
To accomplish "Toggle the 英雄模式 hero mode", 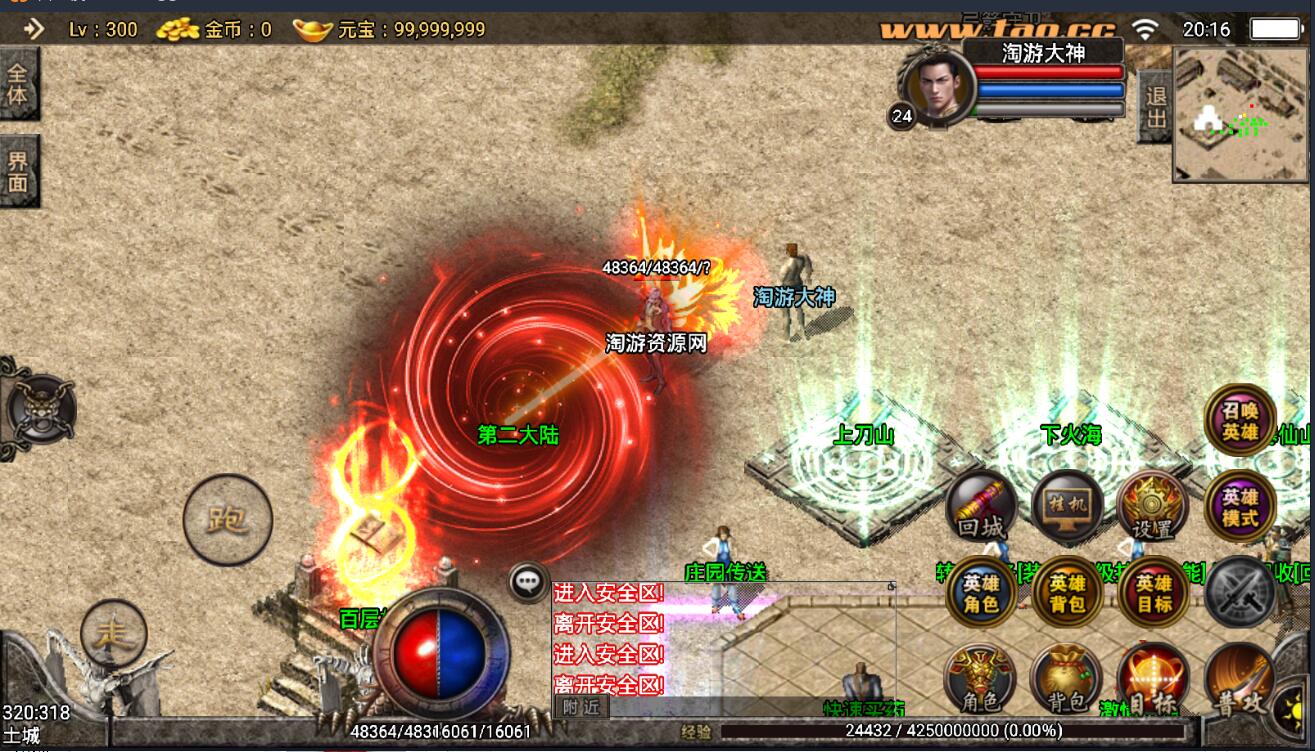I will pos(1240,506).
